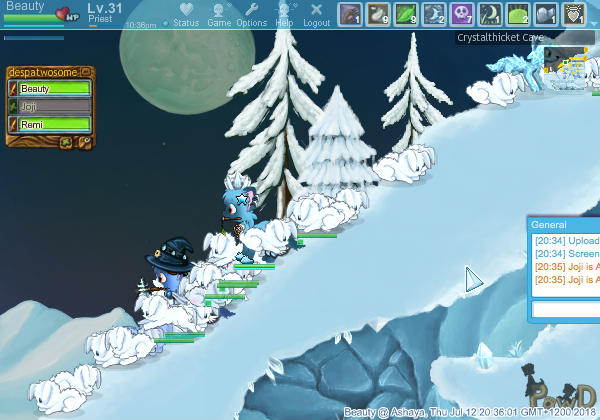Open the Status menu
600x420 pixels.
point(186,14)
